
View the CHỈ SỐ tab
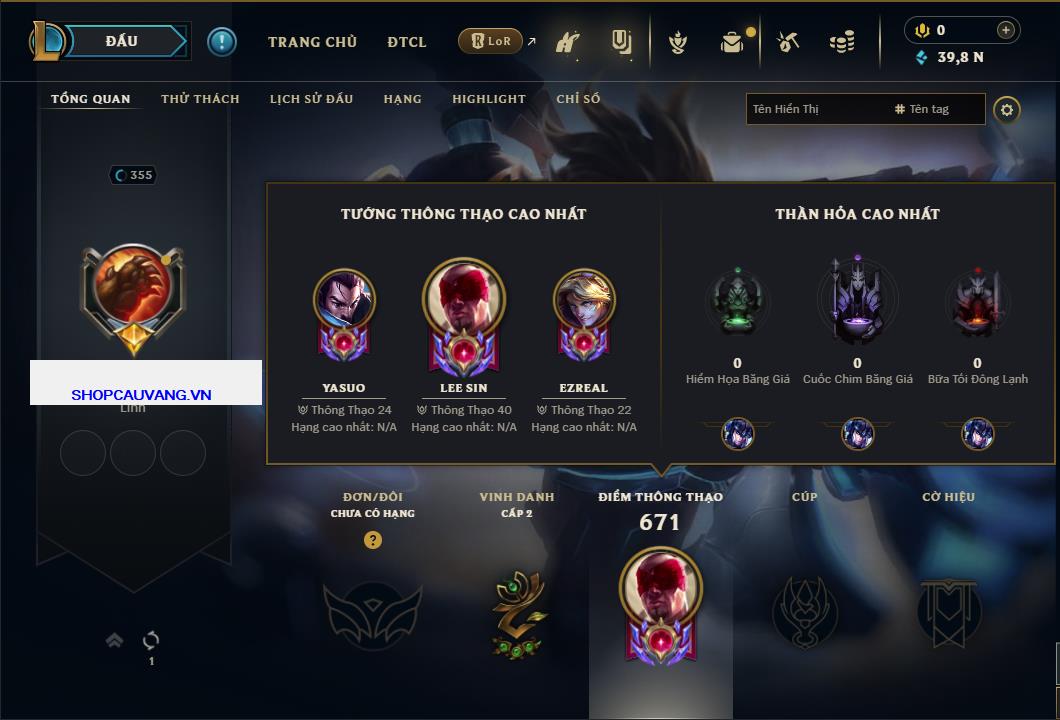tap(578, 99)
